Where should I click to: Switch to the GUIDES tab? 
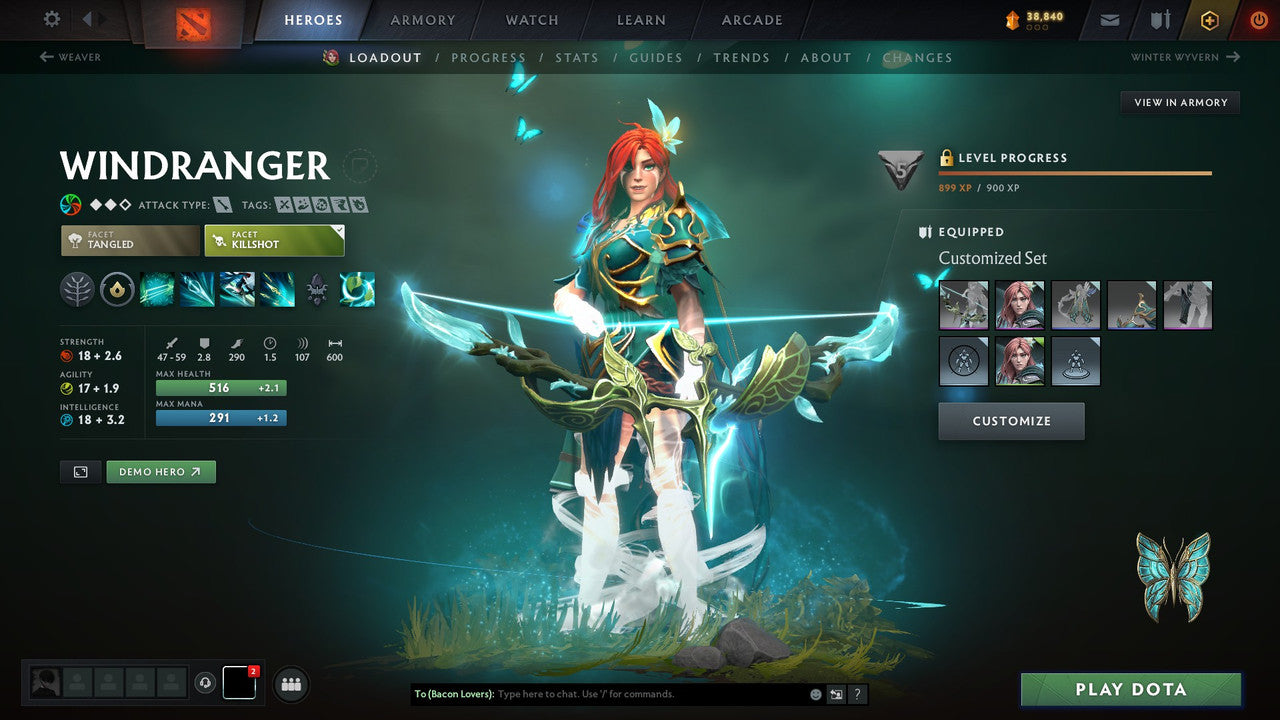[x=656, y=57]
